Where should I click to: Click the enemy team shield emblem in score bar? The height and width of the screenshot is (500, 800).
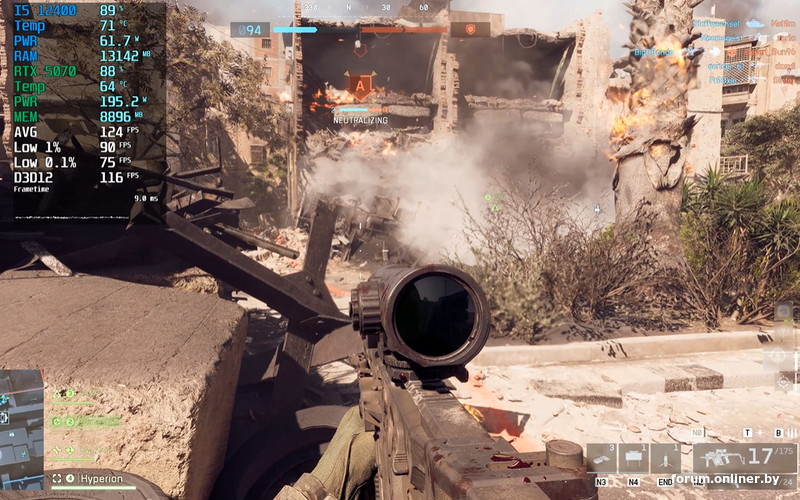click(470, 30)
